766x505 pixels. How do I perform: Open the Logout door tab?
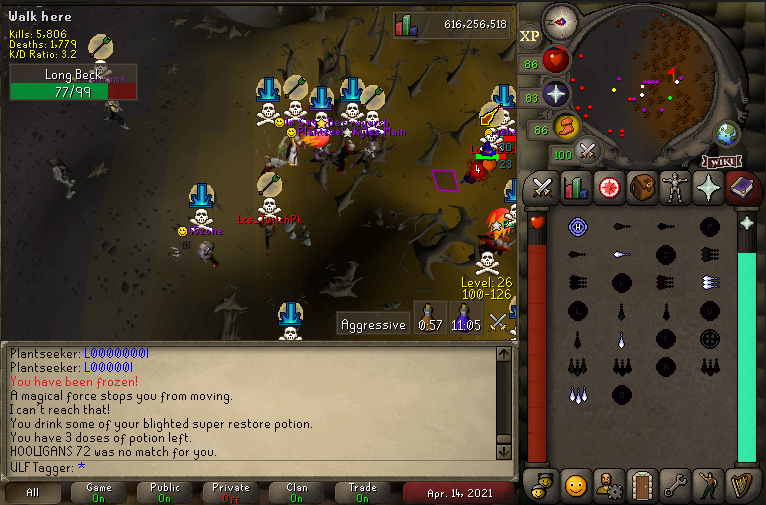(641, 485)
